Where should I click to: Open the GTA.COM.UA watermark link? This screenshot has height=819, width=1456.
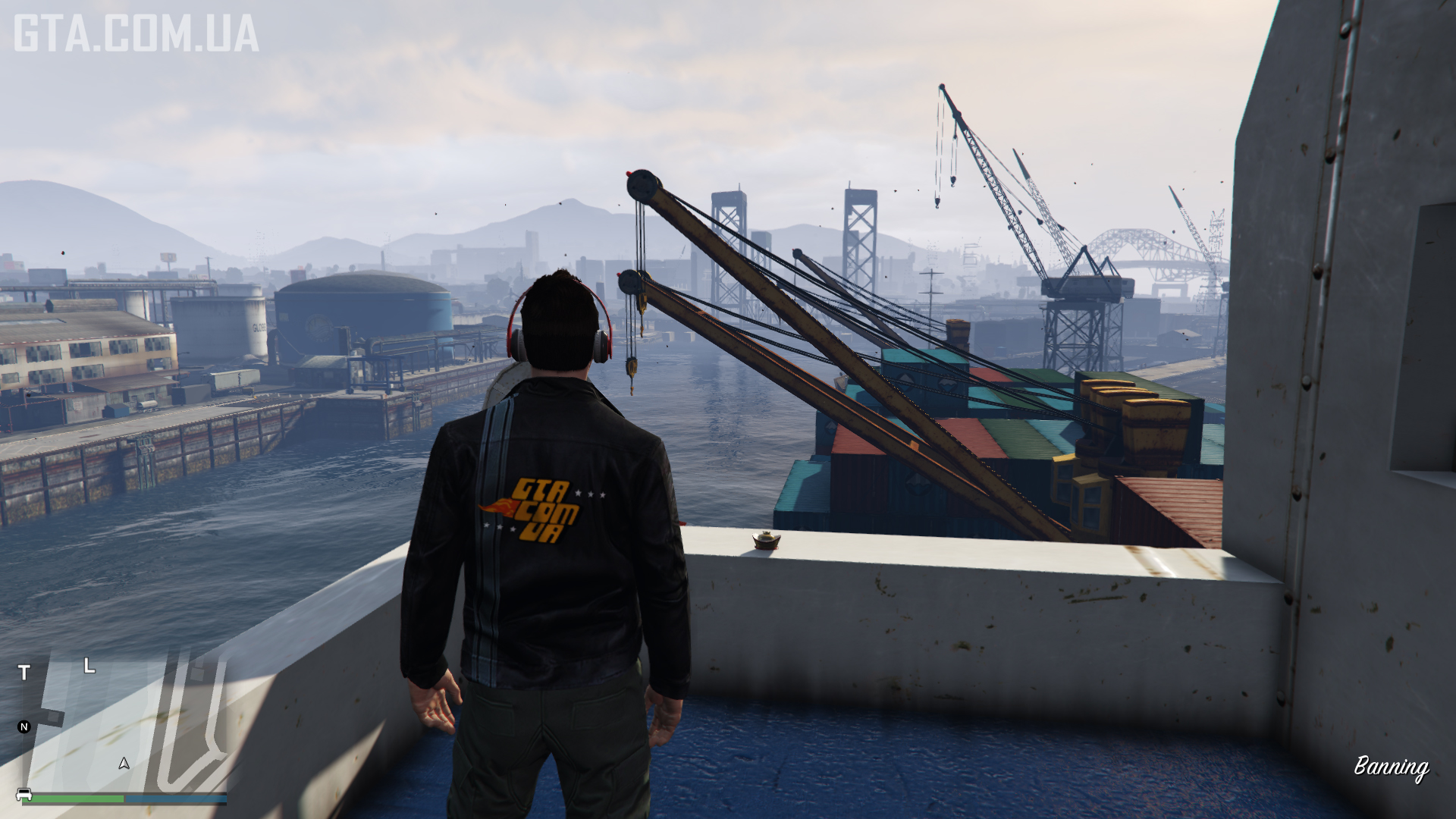pos(136,34)
